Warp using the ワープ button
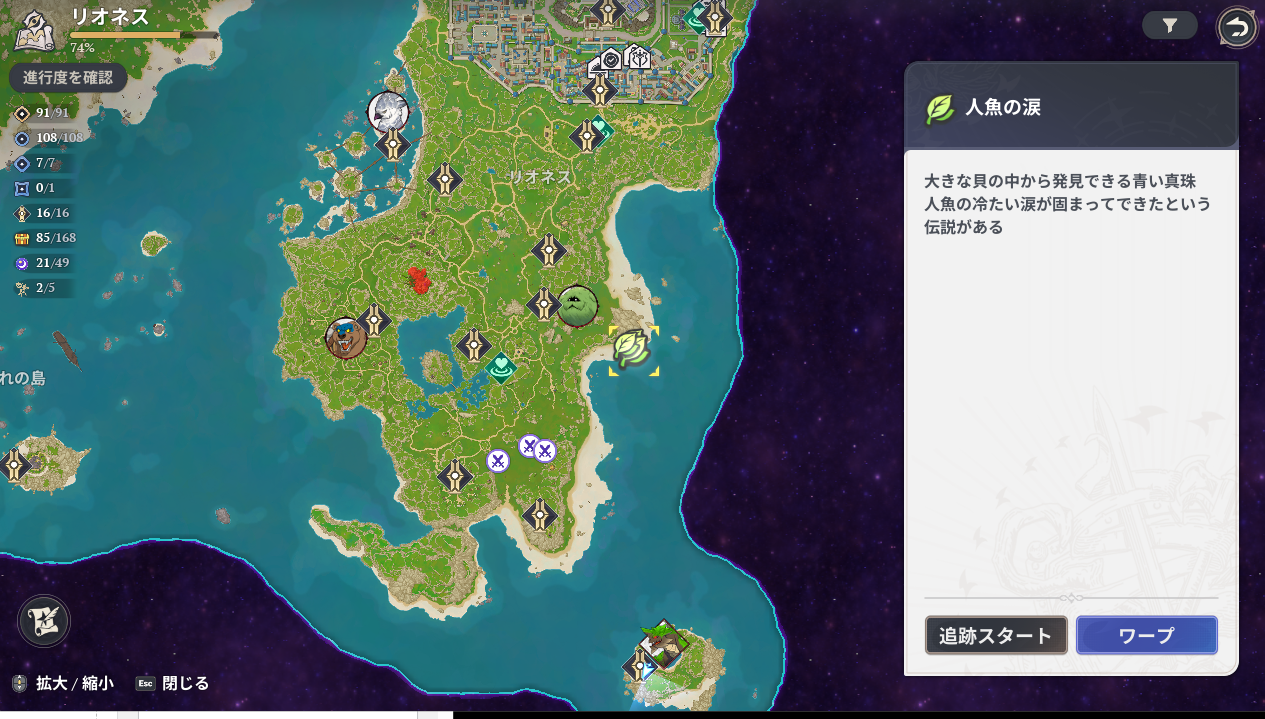Screen dimensions: 1265x719 (x=1146, y=635)
